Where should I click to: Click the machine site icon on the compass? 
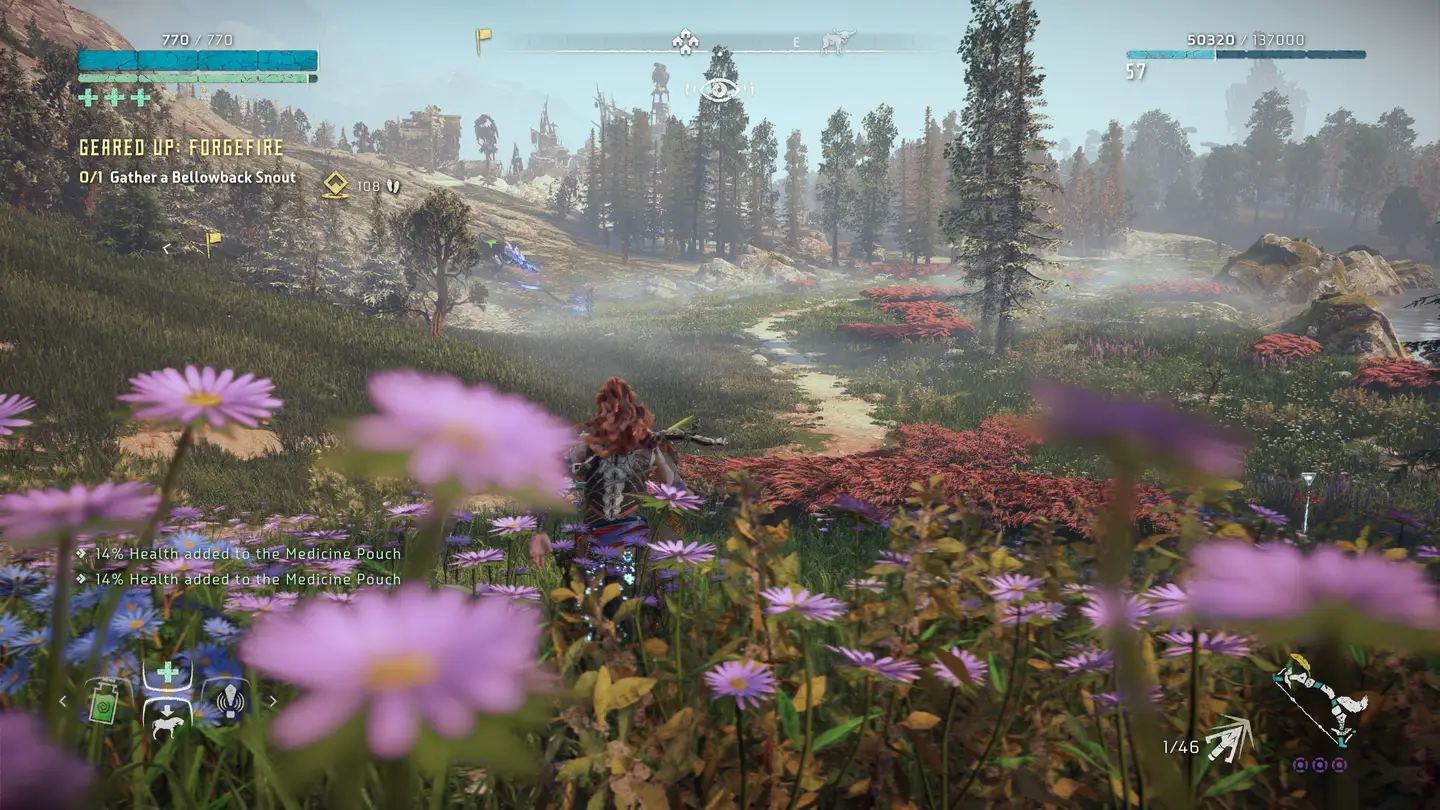tap(838, 42)
